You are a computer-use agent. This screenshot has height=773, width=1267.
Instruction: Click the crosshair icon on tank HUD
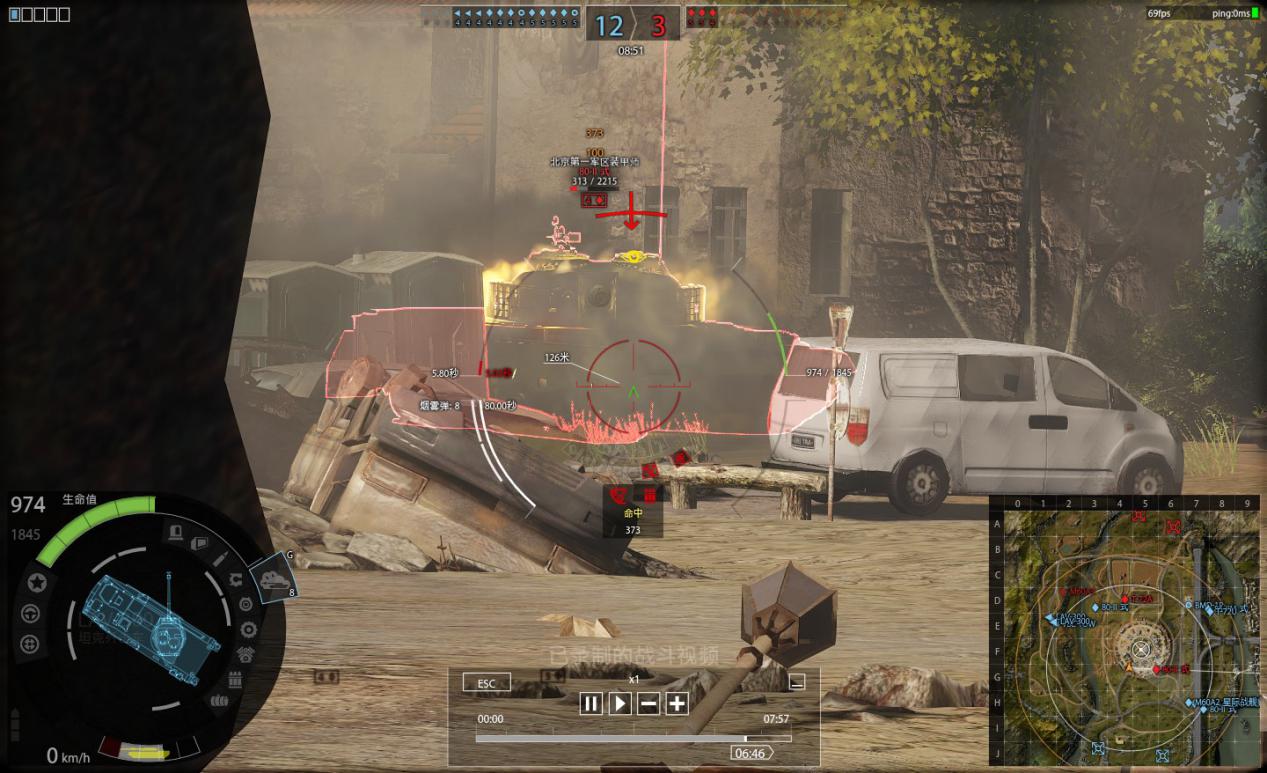(x=31, y=643)
